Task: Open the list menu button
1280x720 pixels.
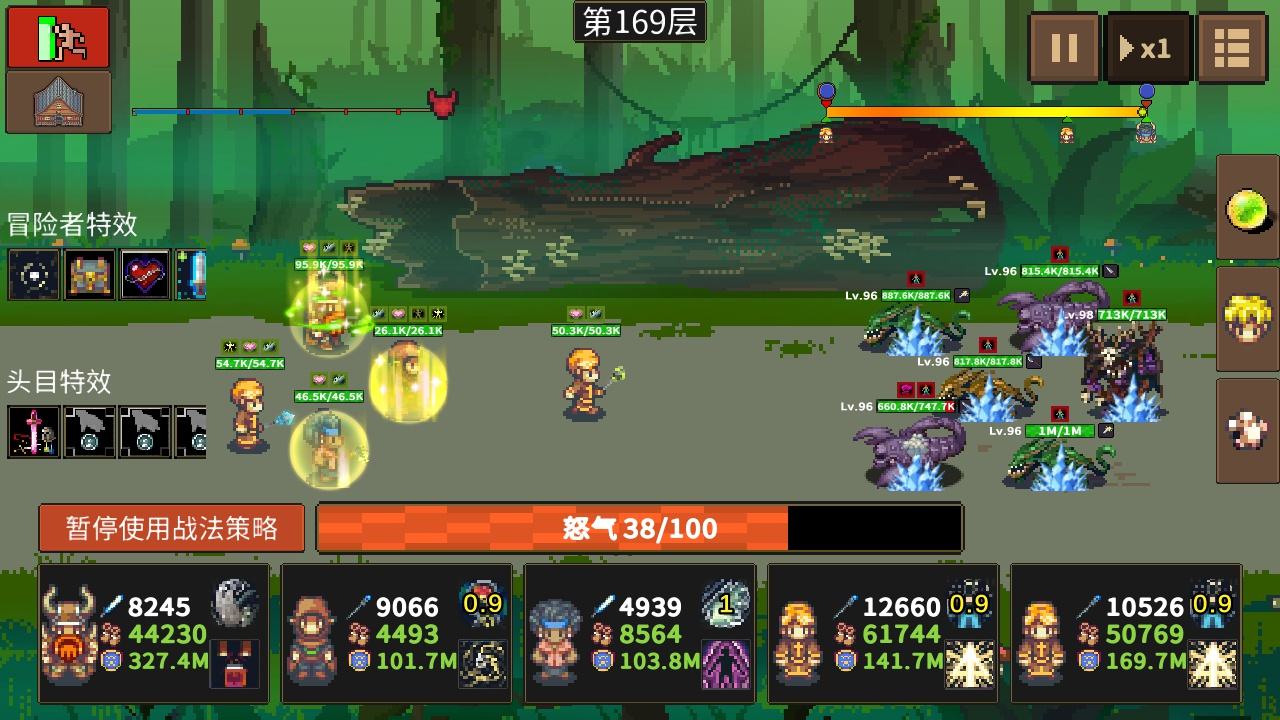Action: 1232,47
